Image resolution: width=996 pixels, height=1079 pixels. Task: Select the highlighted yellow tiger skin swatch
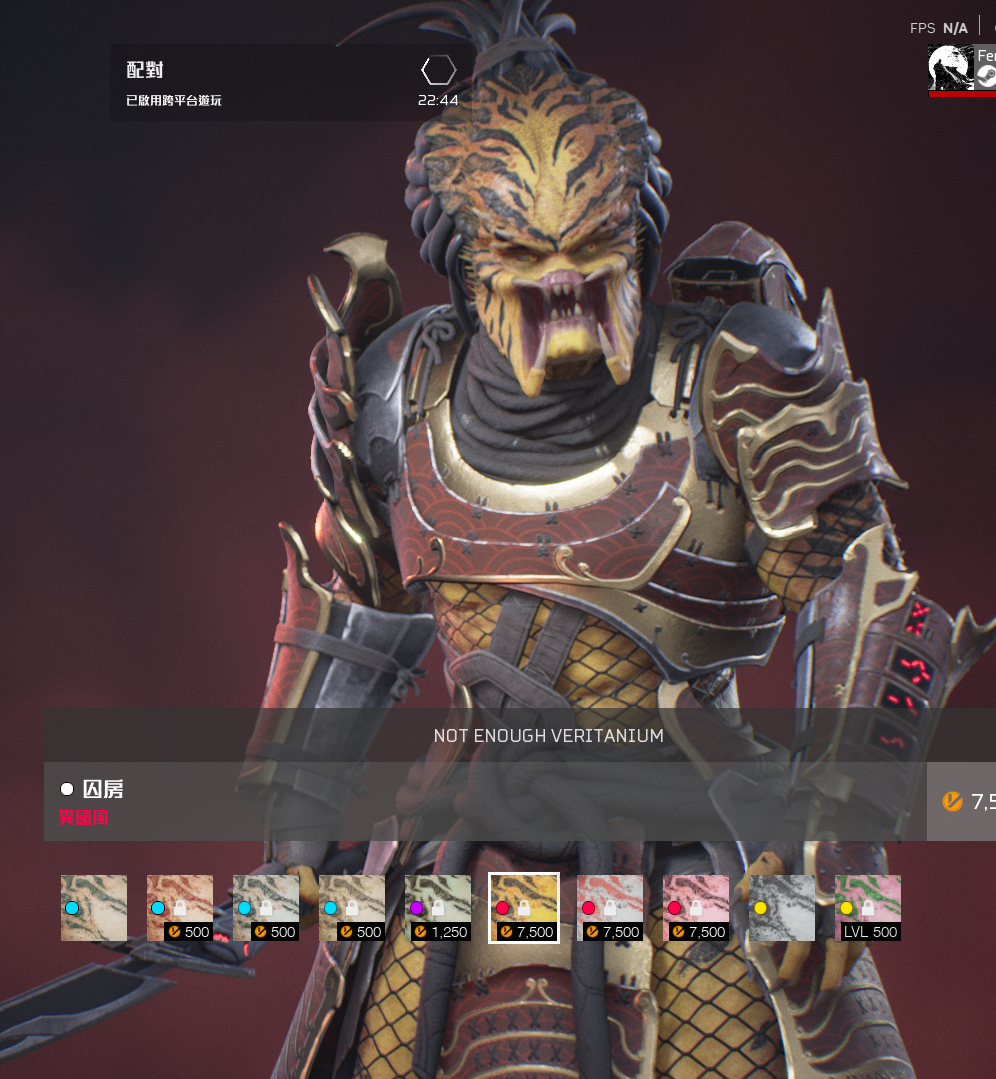click(x=524, y=908)
